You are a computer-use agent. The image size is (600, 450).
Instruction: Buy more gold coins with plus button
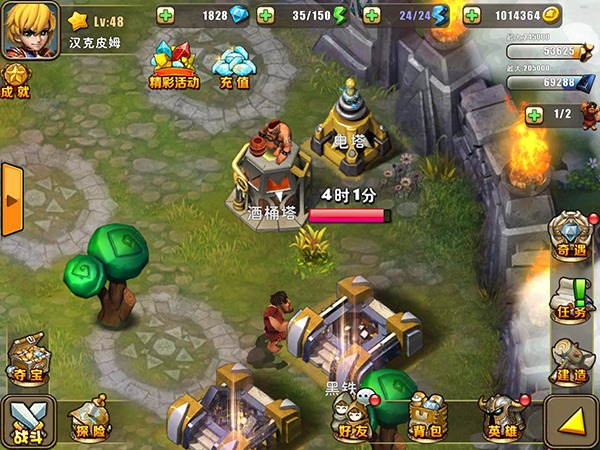[471, 15]
